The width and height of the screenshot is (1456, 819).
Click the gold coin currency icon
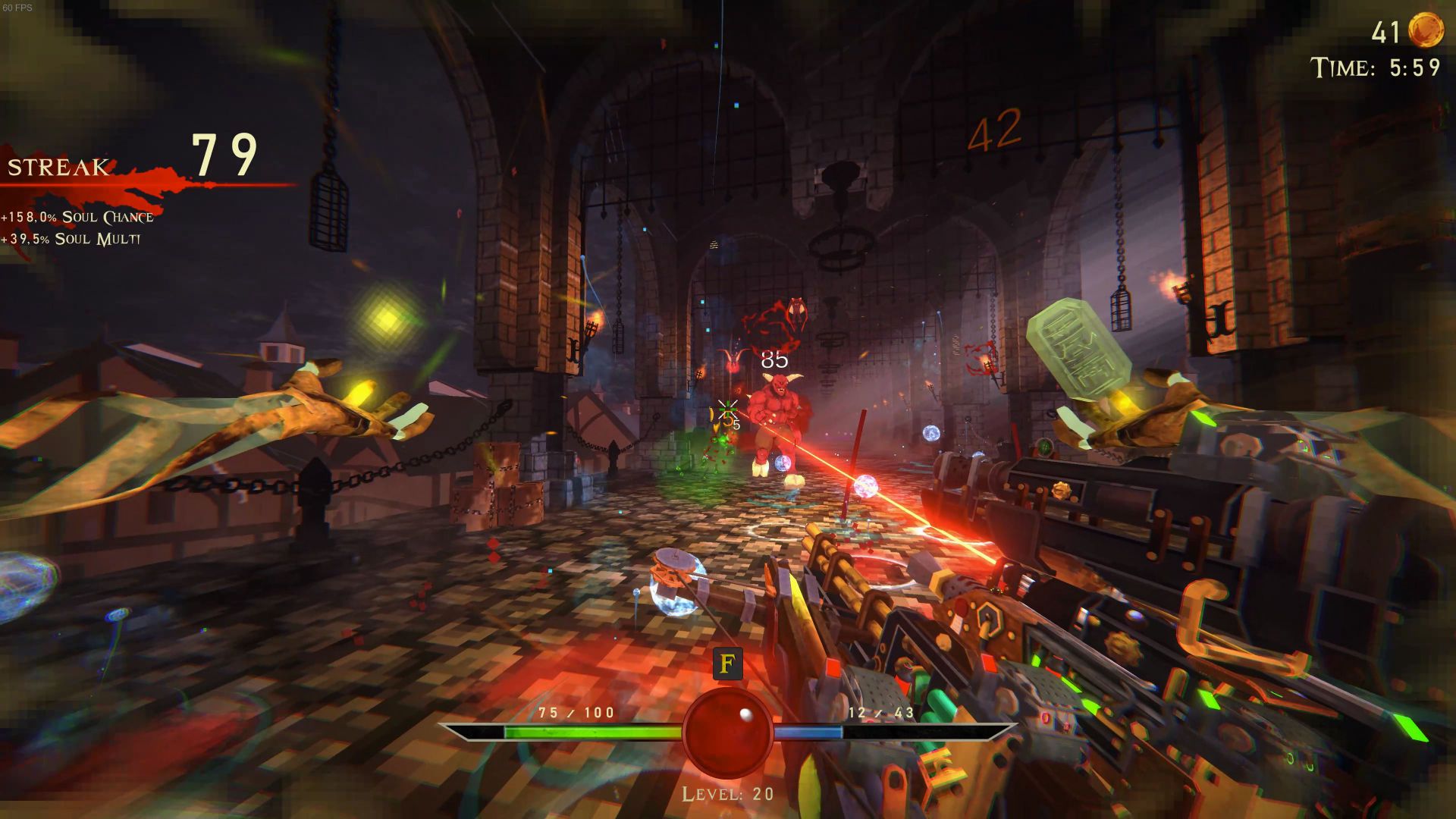1425,31
